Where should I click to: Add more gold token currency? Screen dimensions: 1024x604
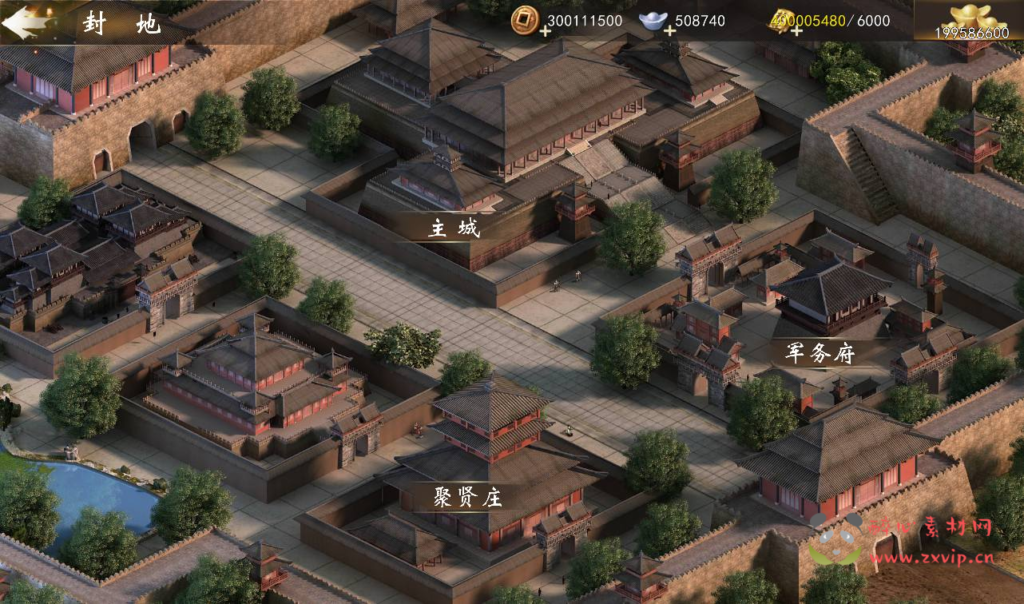pos(797,32)
